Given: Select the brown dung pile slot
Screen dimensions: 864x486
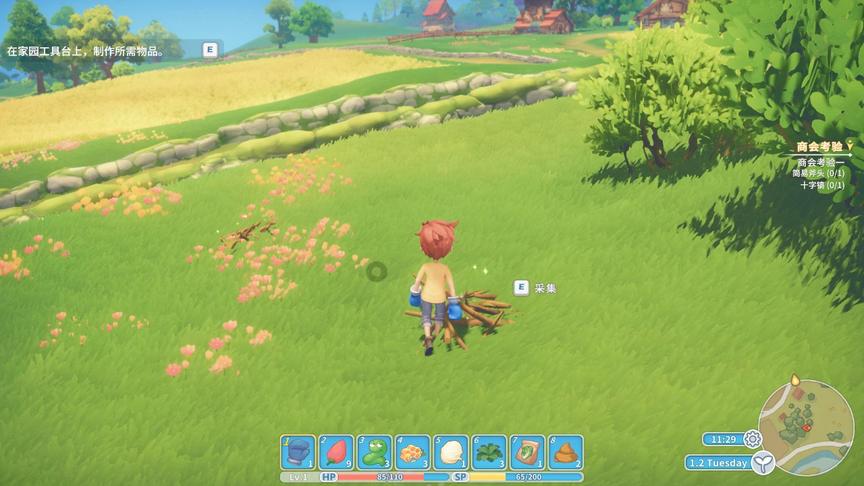Looking at the screenshot, I should (565, 453).
